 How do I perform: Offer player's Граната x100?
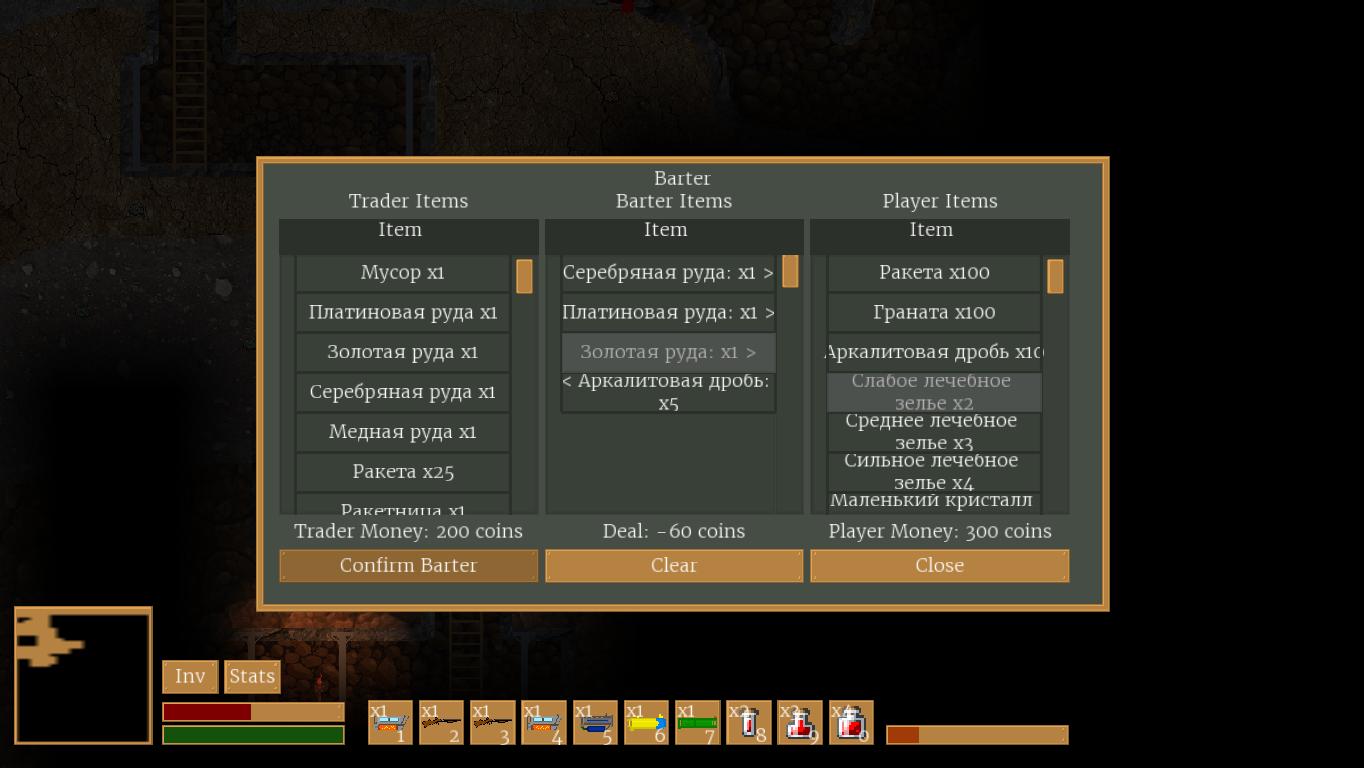tap(934, 313)
